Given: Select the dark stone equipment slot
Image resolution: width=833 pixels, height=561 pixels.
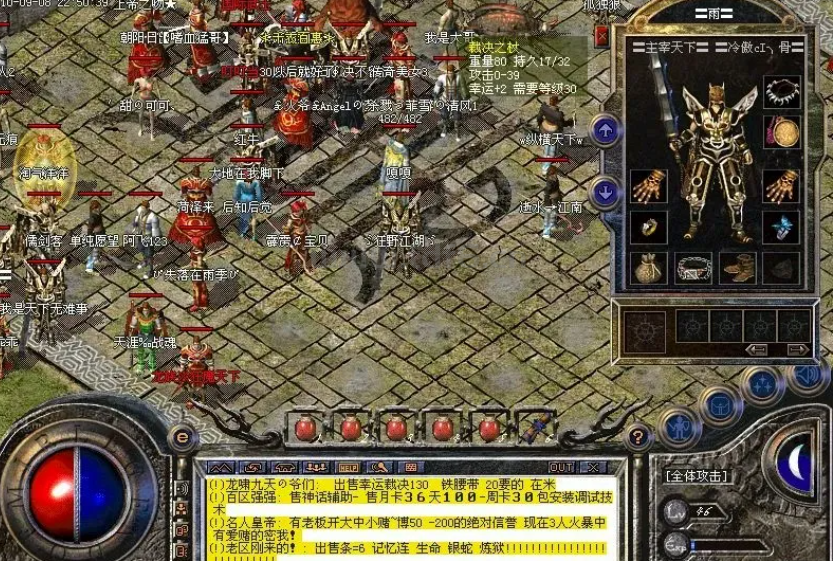Looking at the screenshot, I should [781, 268].
